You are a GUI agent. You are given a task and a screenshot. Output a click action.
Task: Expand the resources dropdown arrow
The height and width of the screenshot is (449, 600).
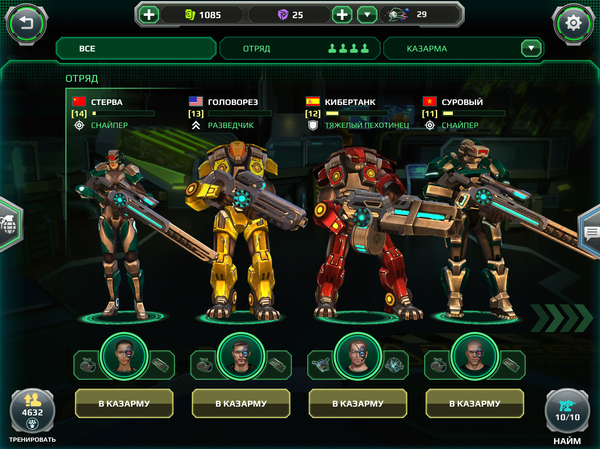366,15
